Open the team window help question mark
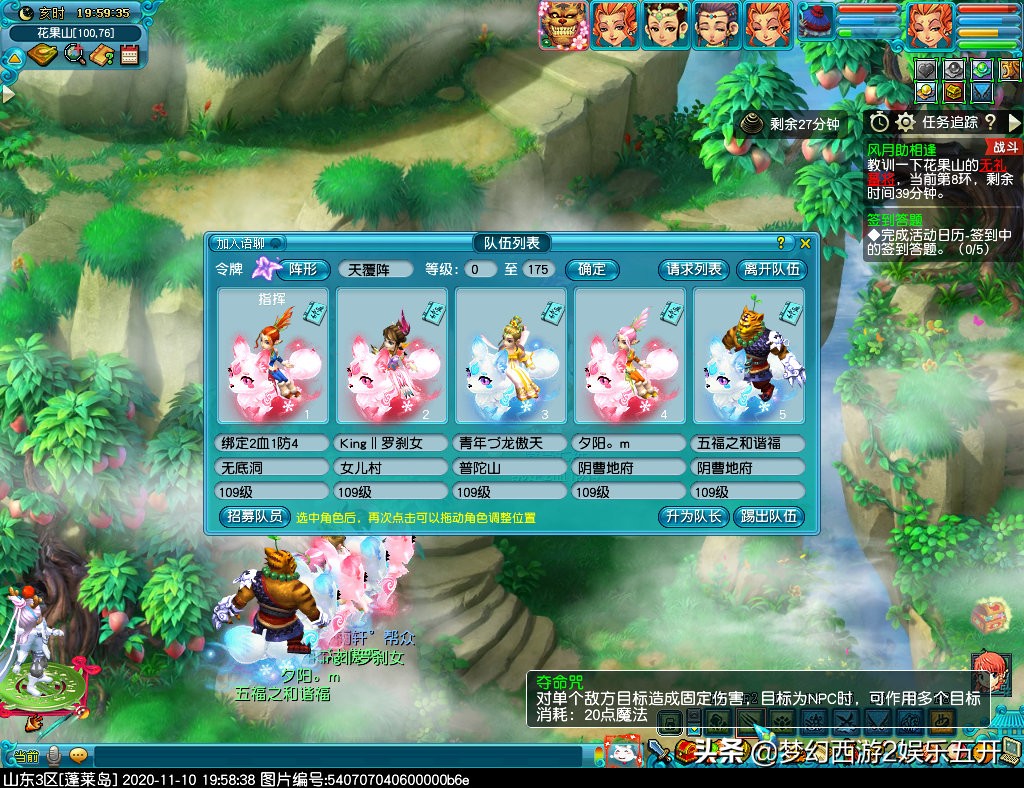Image resolution: width=1024 pixels, height=788 pixels. (x=781, y=243)
